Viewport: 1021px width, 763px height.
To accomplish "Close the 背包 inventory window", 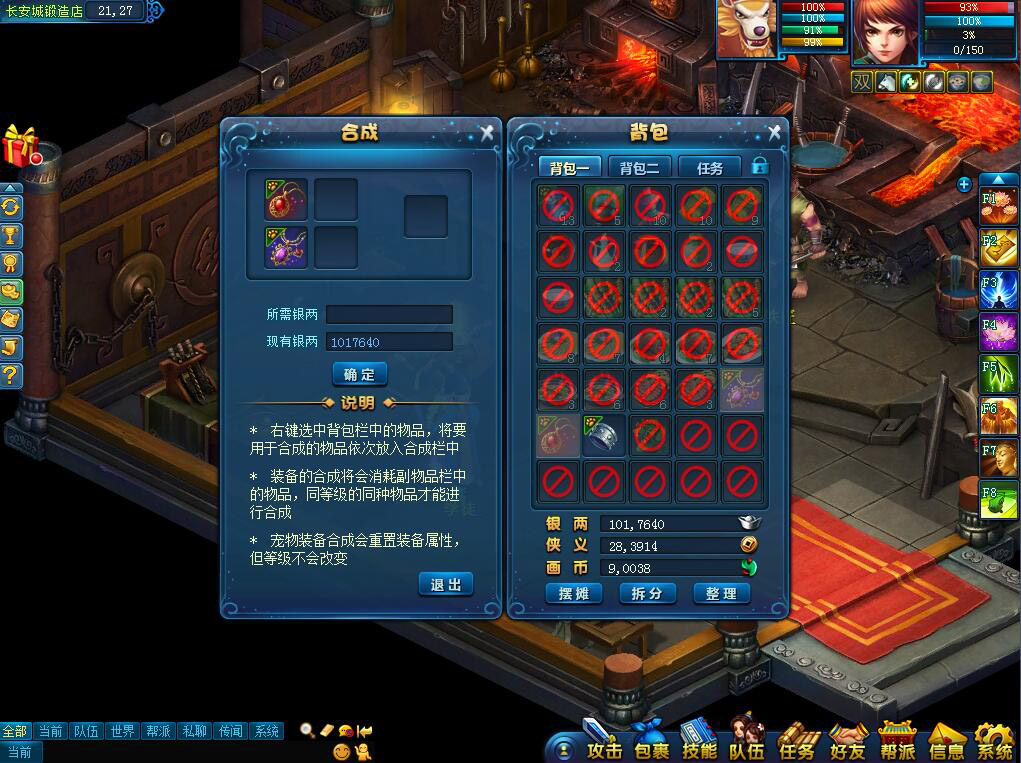I will click(774, 133).
